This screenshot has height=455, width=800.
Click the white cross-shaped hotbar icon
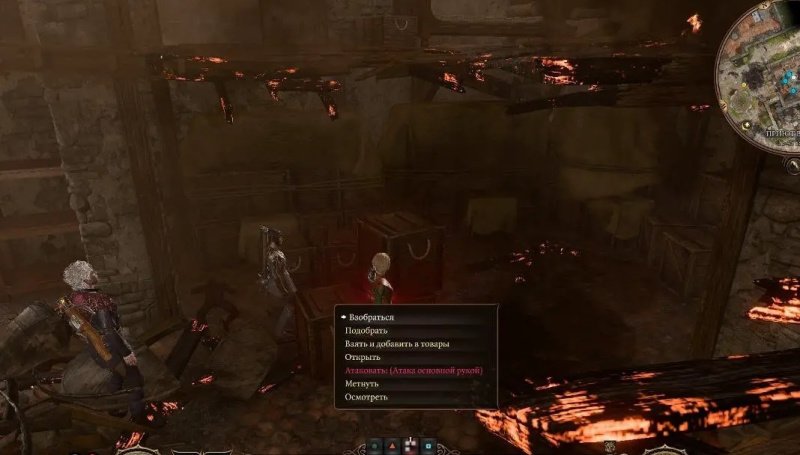(x=410, y=446)
